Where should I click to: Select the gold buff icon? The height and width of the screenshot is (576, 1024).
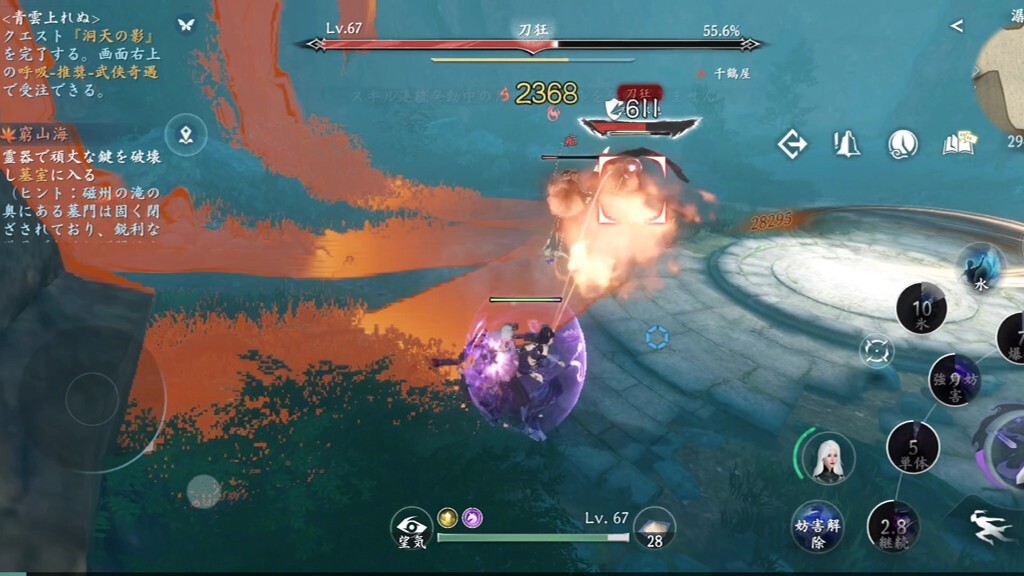click(x=448, y=517)
